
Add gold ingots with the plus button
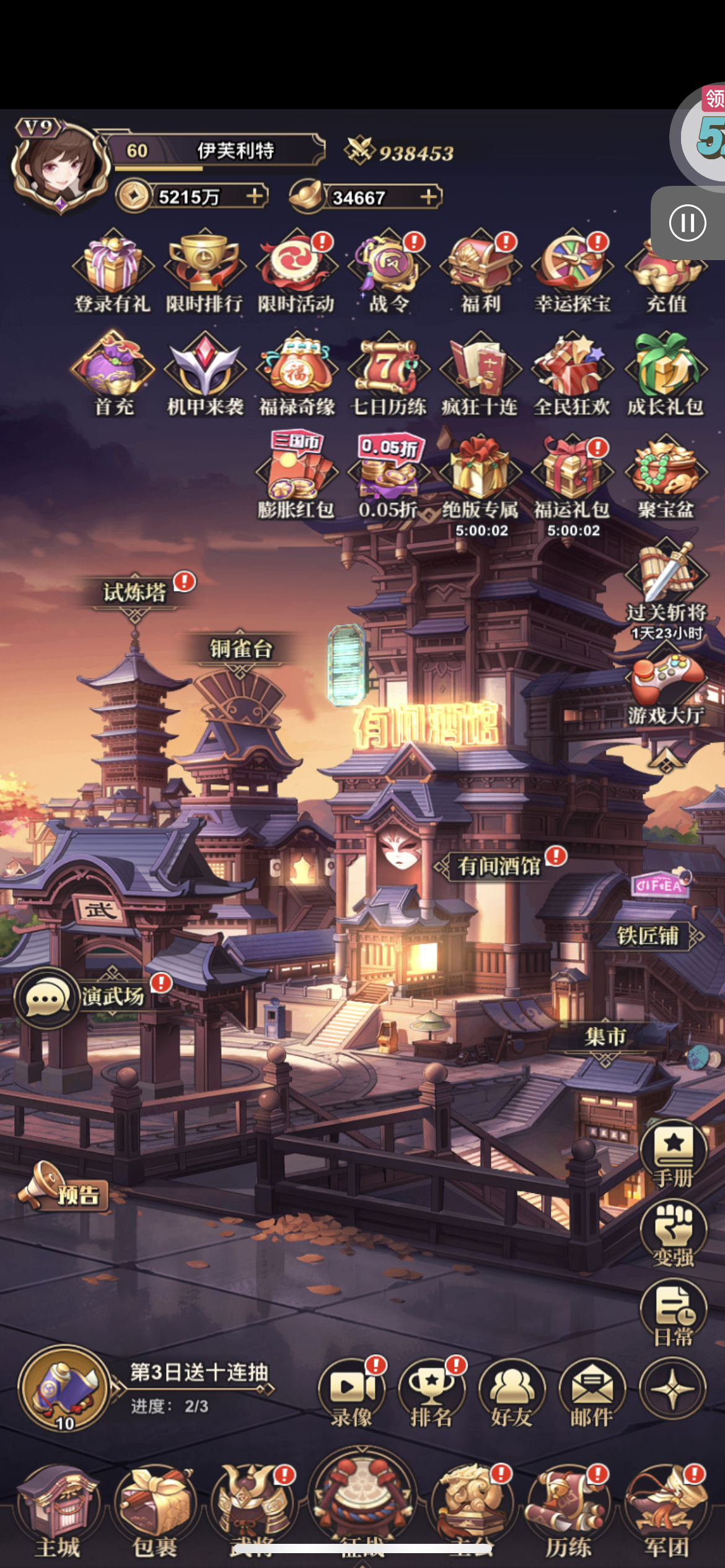coord(428,197)
